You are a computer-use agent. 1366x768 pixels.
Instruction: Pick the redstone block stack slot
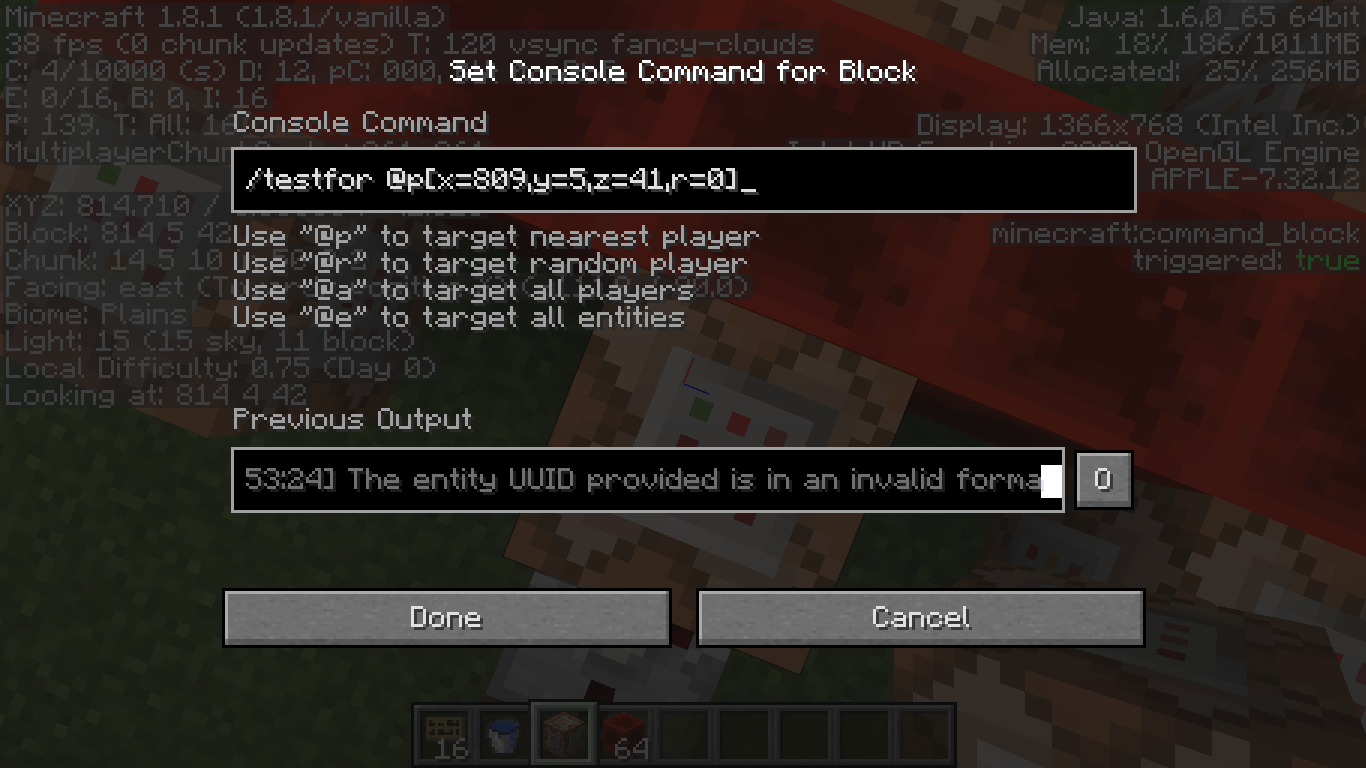(624, 735)
